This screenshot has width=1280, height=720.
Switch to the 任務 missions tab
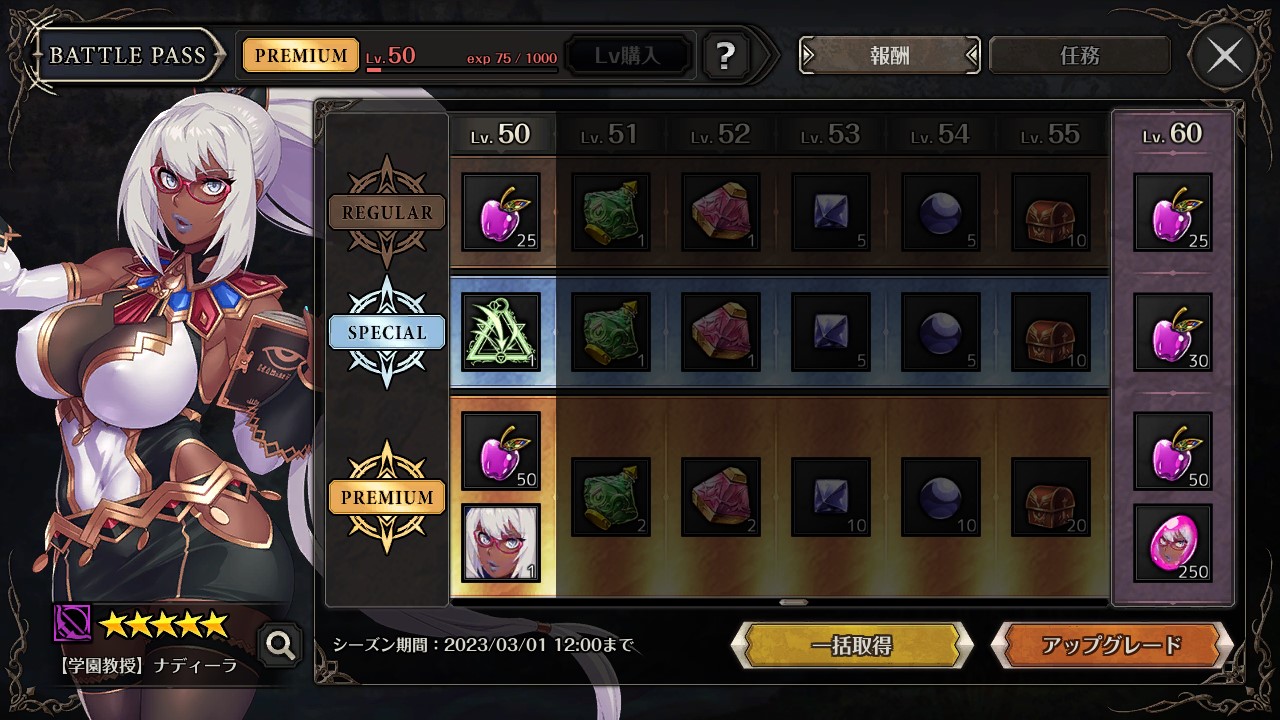1079,56
